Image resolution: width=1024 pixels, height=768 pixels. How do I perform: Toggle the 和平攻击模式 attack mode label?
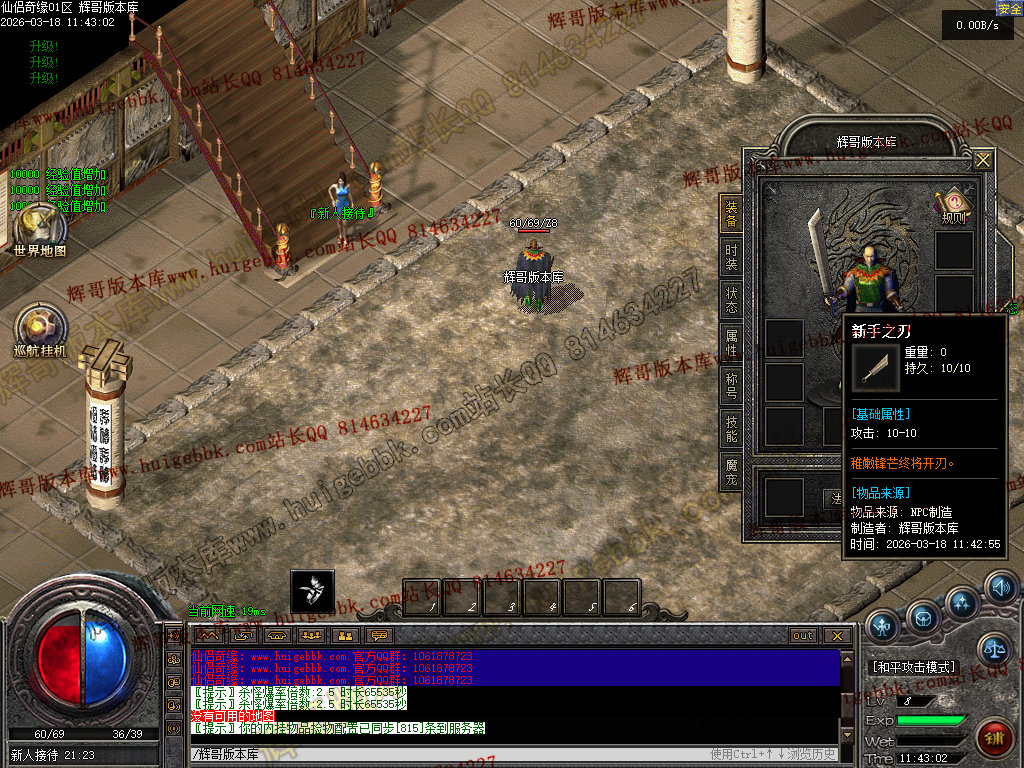pos(913,667)
